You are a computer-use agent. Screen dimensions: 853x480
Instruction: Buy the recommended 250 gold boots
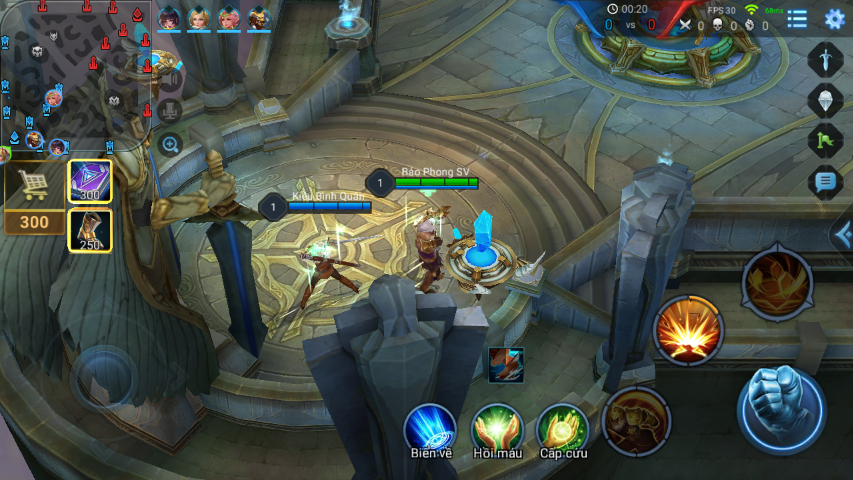click(90, 230)
